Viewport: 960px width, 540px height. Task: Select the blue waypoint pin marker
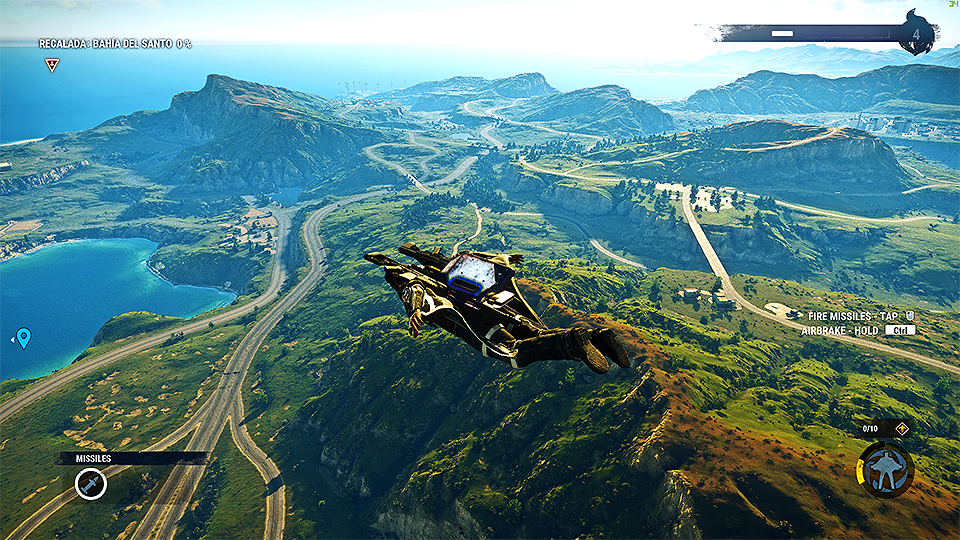tap(24, 338)
